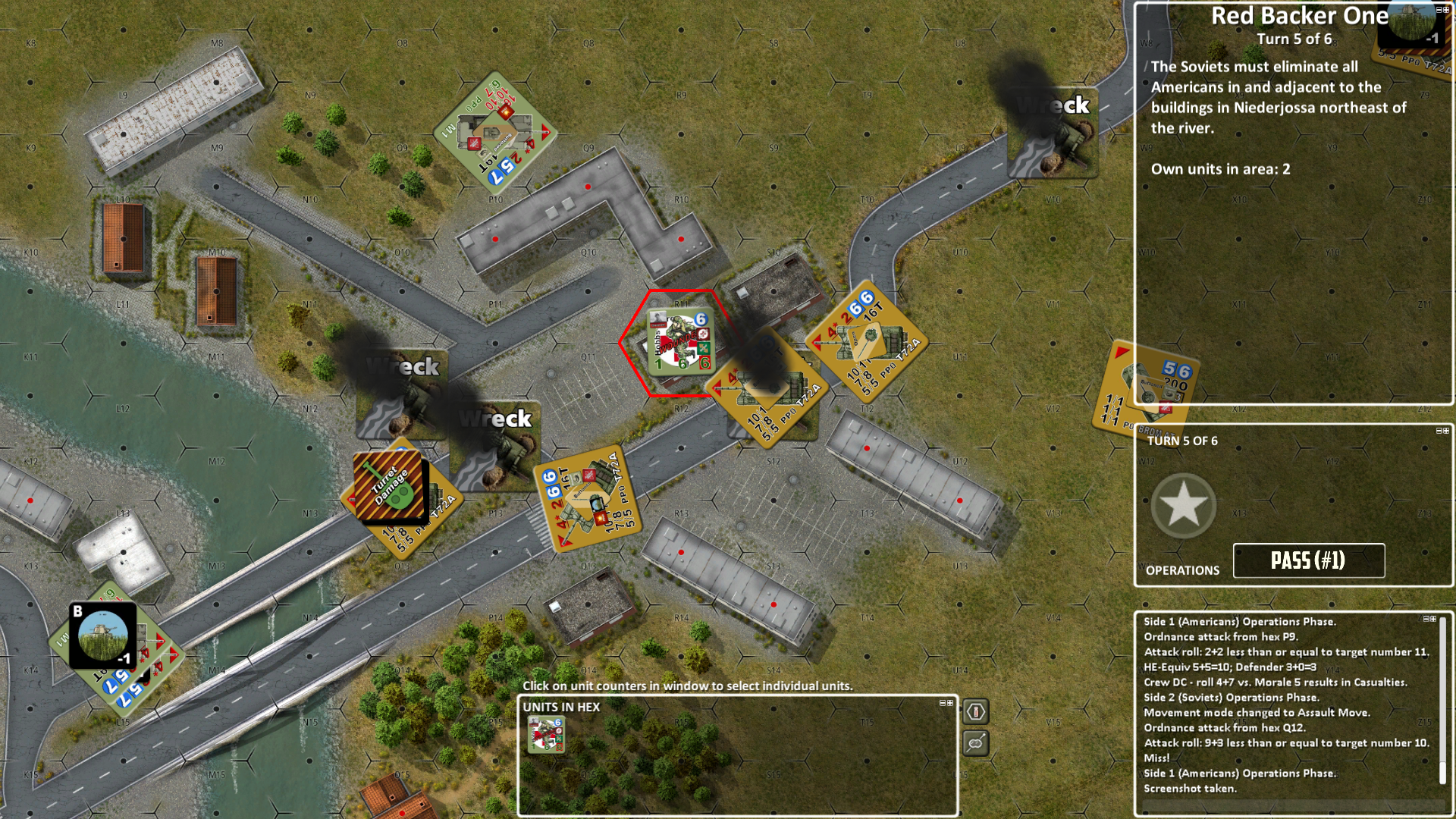
Task: Click the Turret Damage marker counter
Action: coord(389,486)
